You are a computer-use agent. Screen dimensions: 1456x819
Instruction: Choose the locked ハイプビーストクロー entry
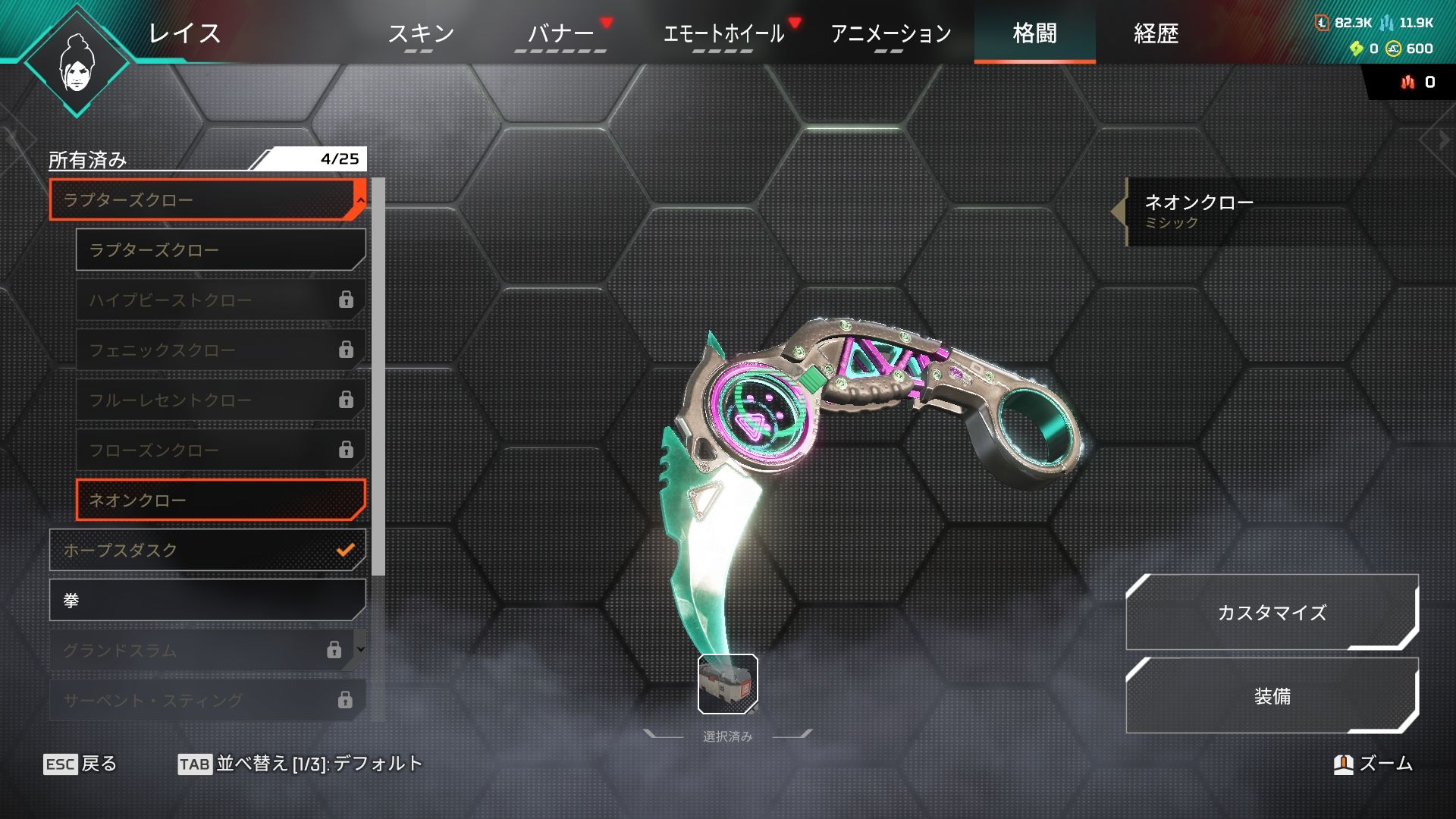click(220, 300)
